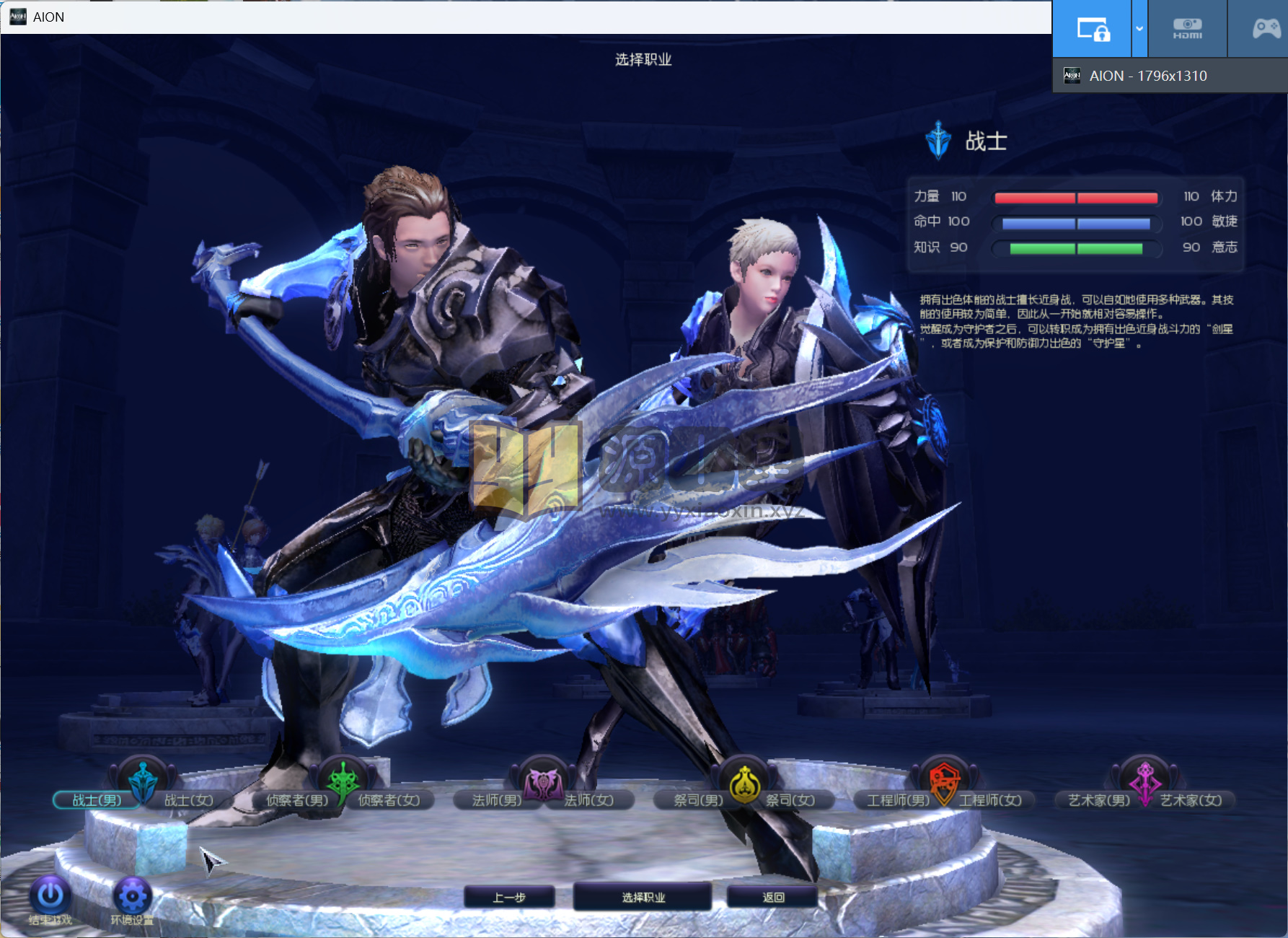The width and height of the screenshot is (1288, 938).
Task: Select the 战士(男) male warrior class
Action: click(x=96, y=800)
